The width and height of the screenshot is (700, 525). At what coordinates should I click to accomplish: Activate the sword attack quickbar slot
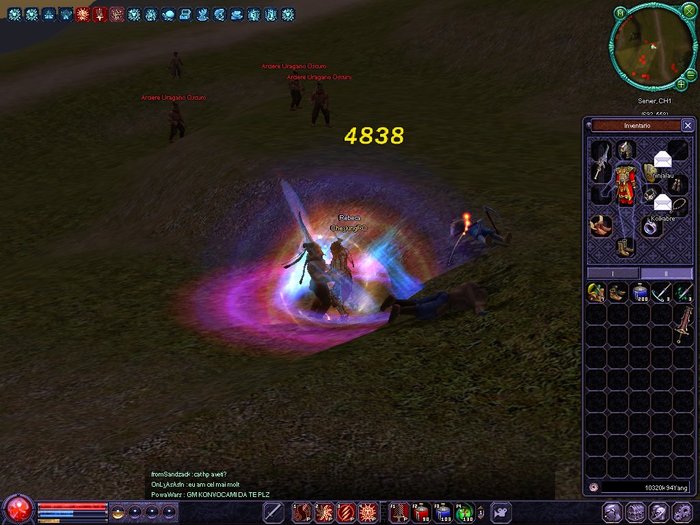tap(274, 513)
